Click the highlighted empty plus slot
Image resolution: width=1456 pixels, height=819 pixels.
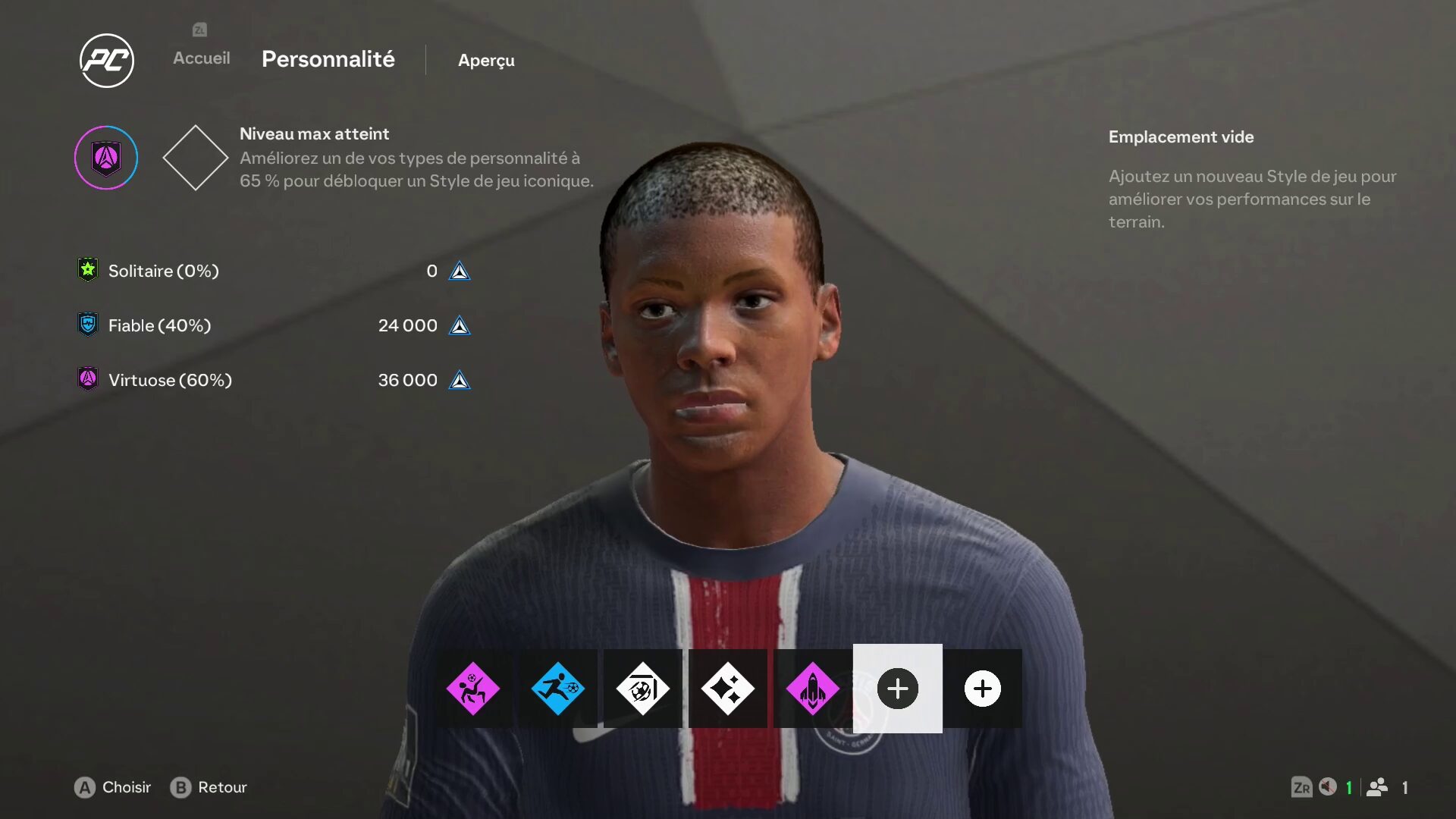[897, 689]
